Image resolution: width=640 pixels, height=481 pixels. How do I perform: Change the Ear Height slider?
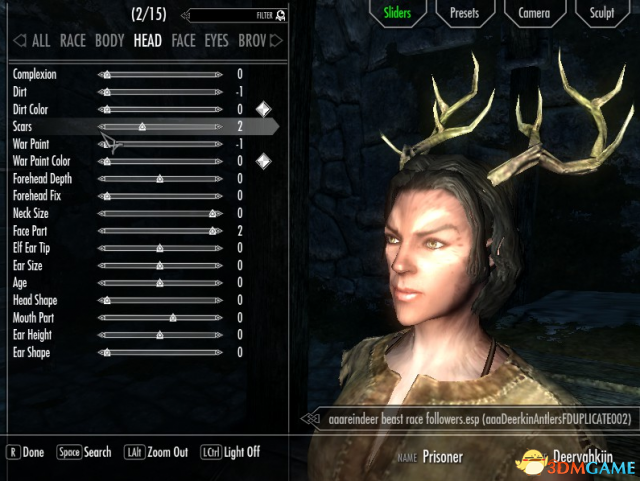[160, 335]
